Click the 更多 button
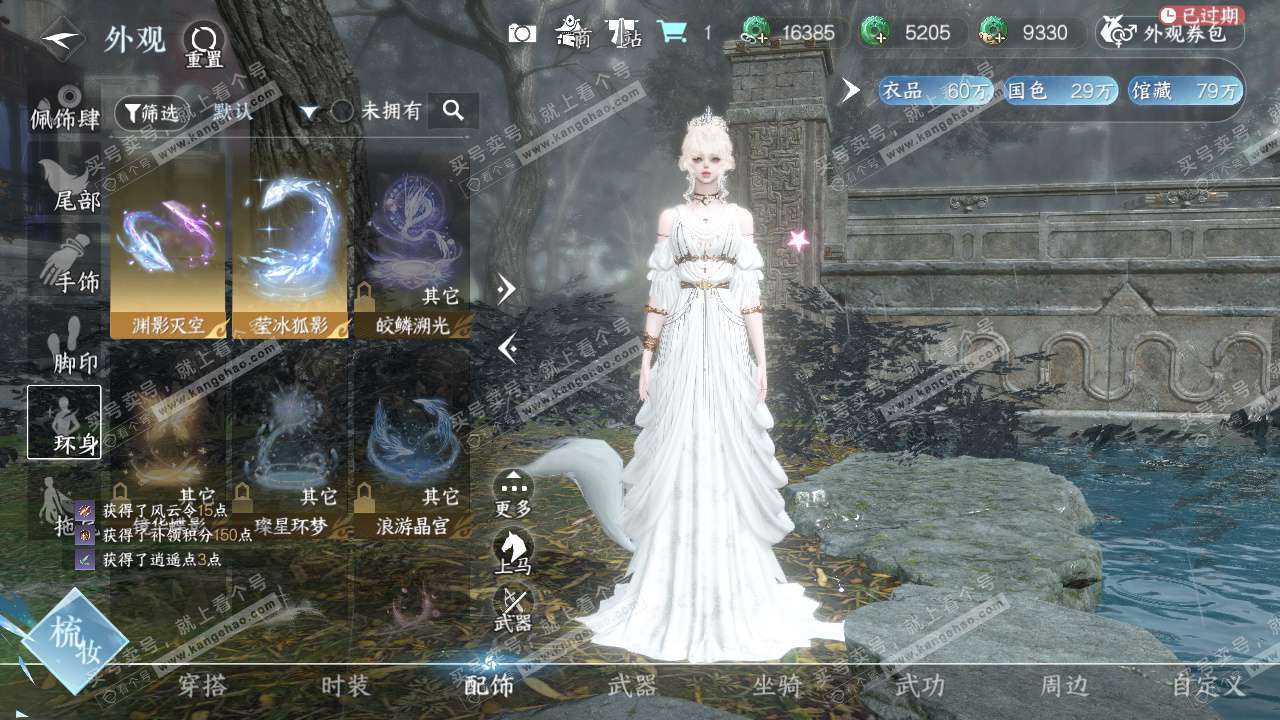 click(x=513, y=494)
